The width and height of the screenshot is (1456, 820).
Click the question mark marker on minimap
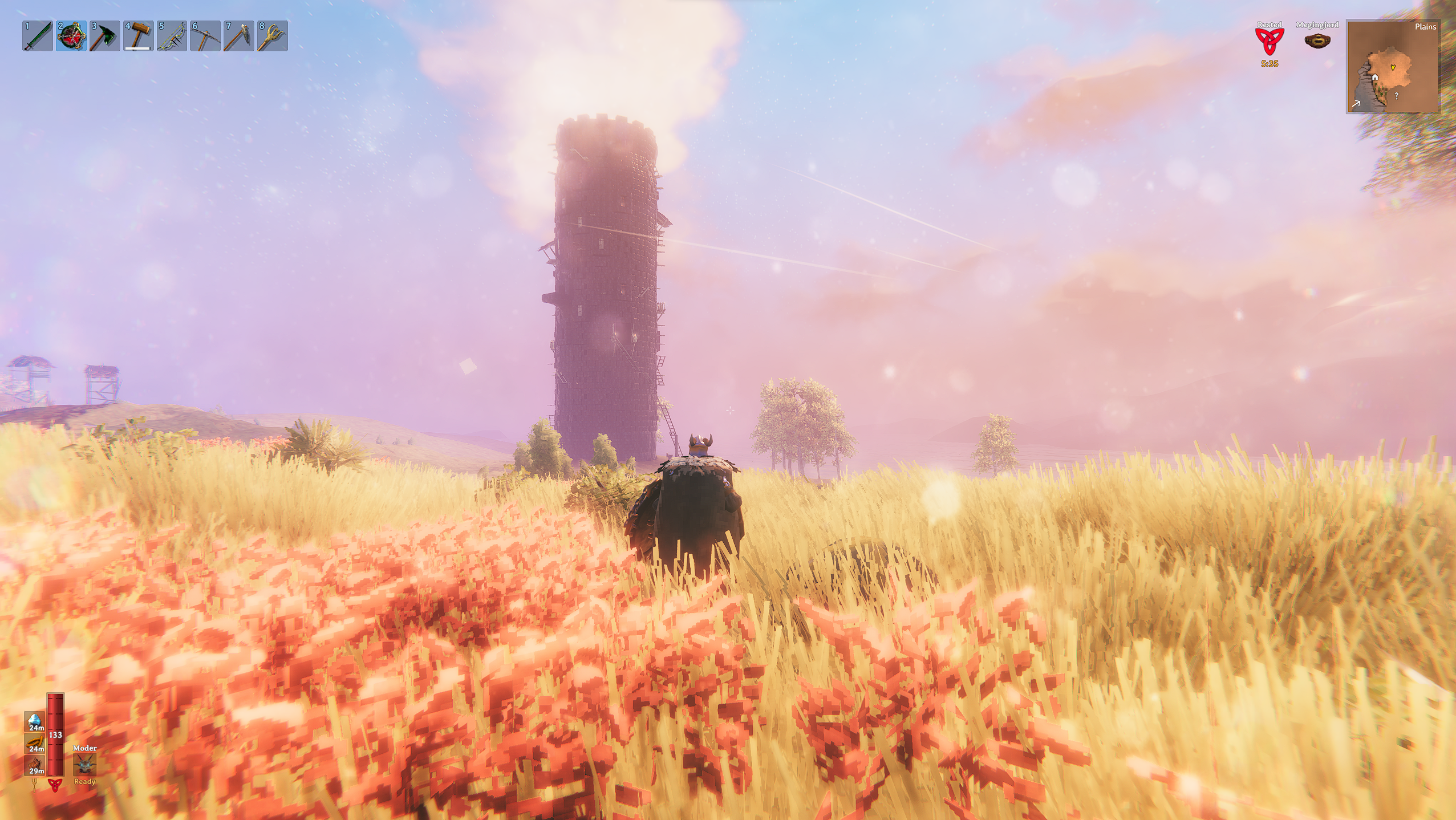point(1396,96)
